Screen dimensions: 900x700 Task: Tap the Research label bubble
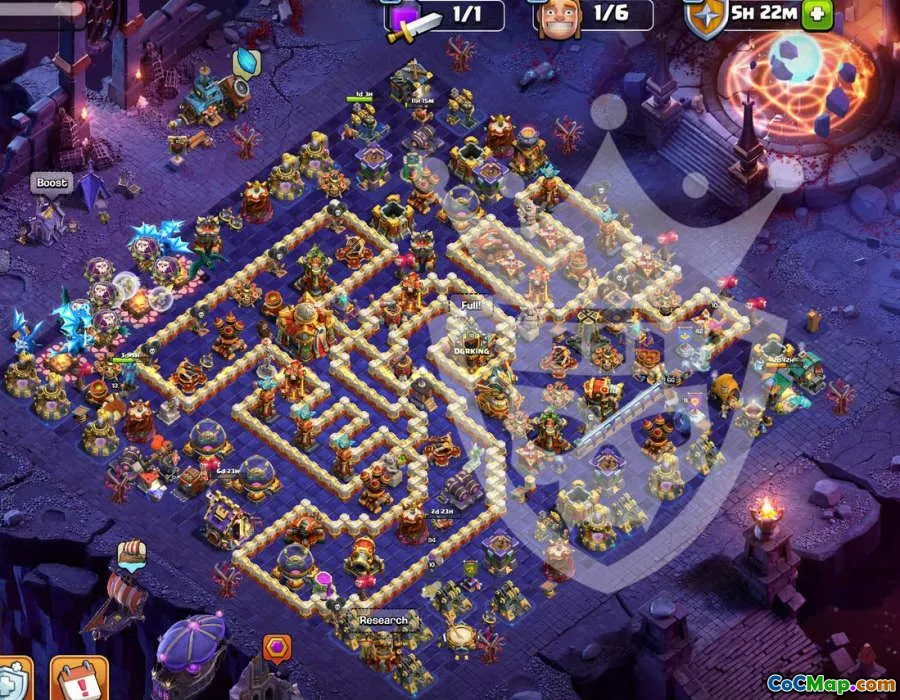click(x=384, y=620)
